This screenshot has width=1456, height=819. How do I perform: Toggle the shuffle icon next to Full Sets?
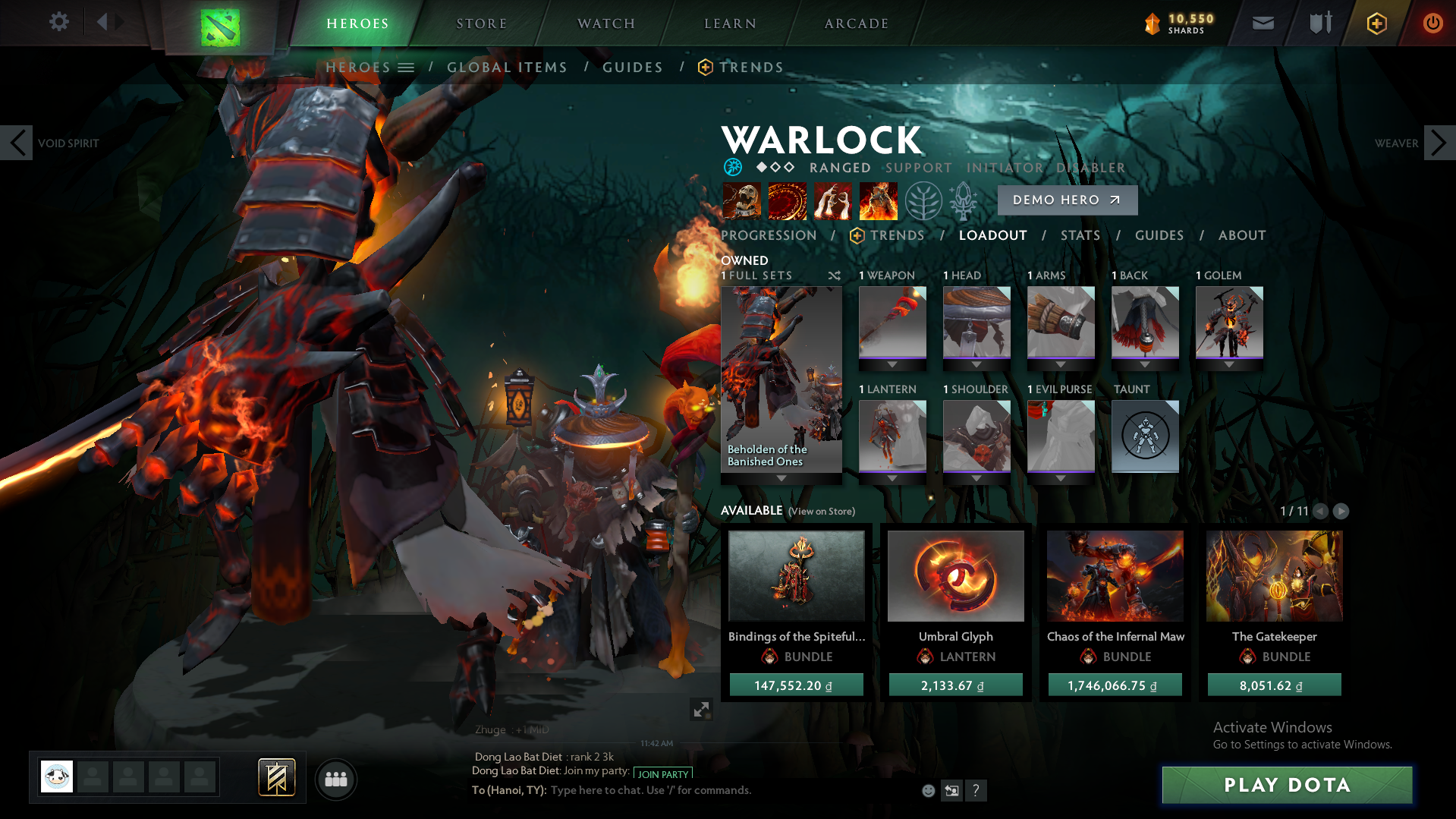coord(834,276)
